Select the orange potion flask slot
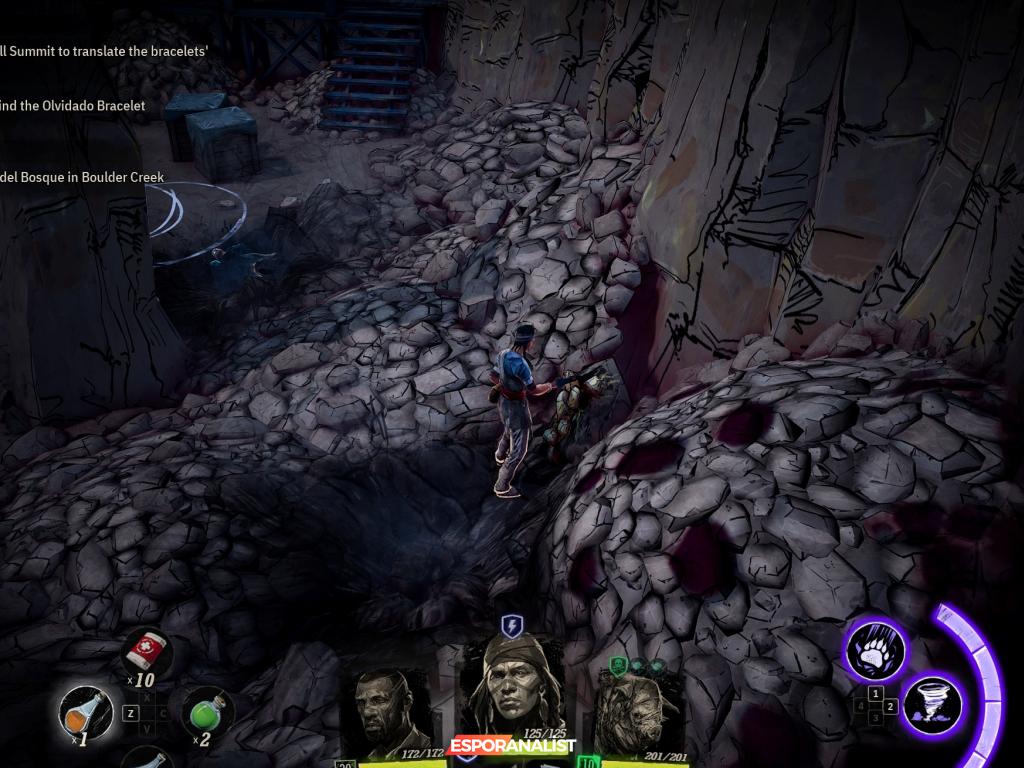The height and width of the screenshot is (768, 1024). 82,712
